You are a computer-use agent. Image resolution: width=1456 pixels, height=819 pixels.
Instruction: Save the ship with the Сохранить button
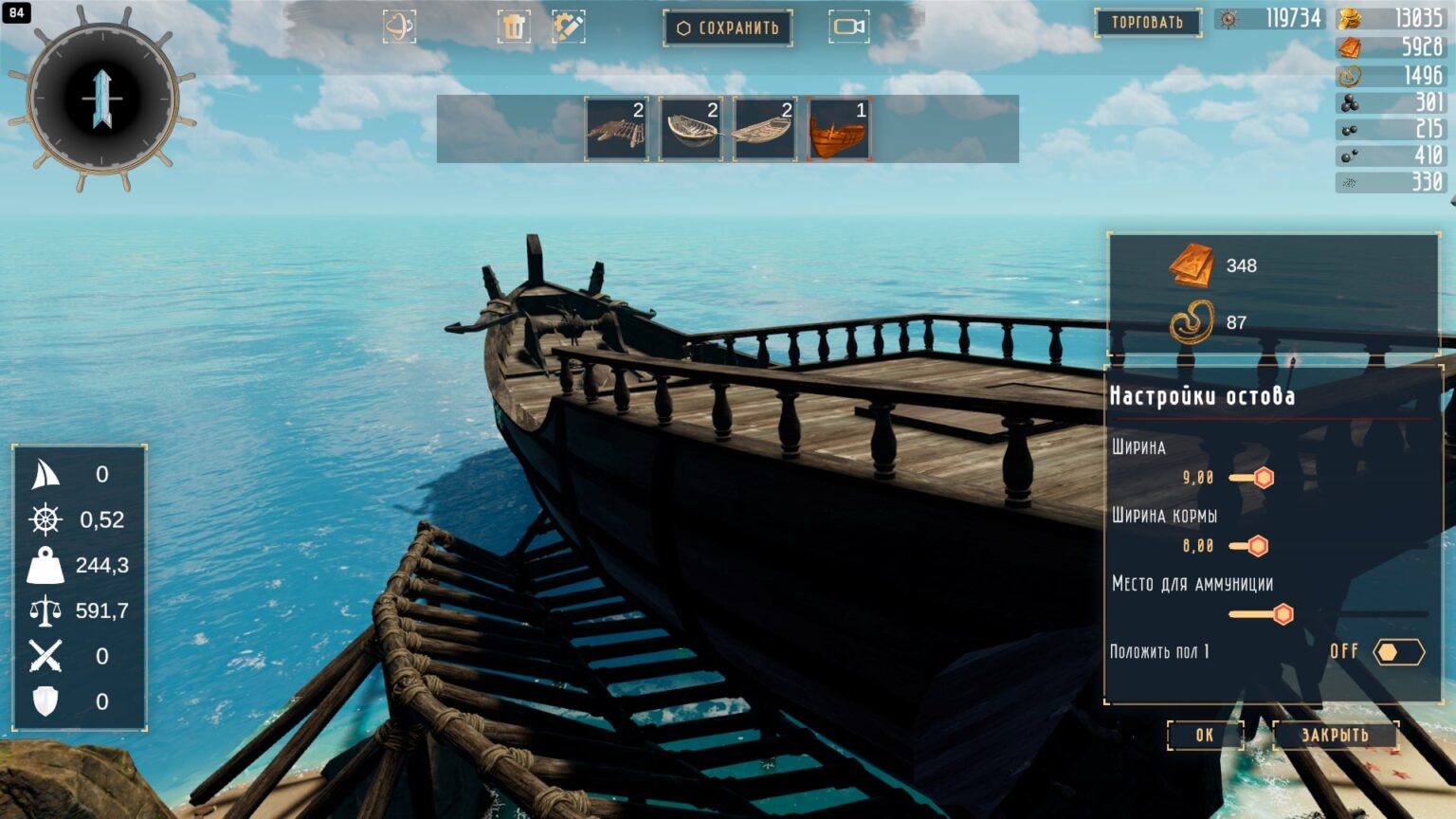pos(728,27)
